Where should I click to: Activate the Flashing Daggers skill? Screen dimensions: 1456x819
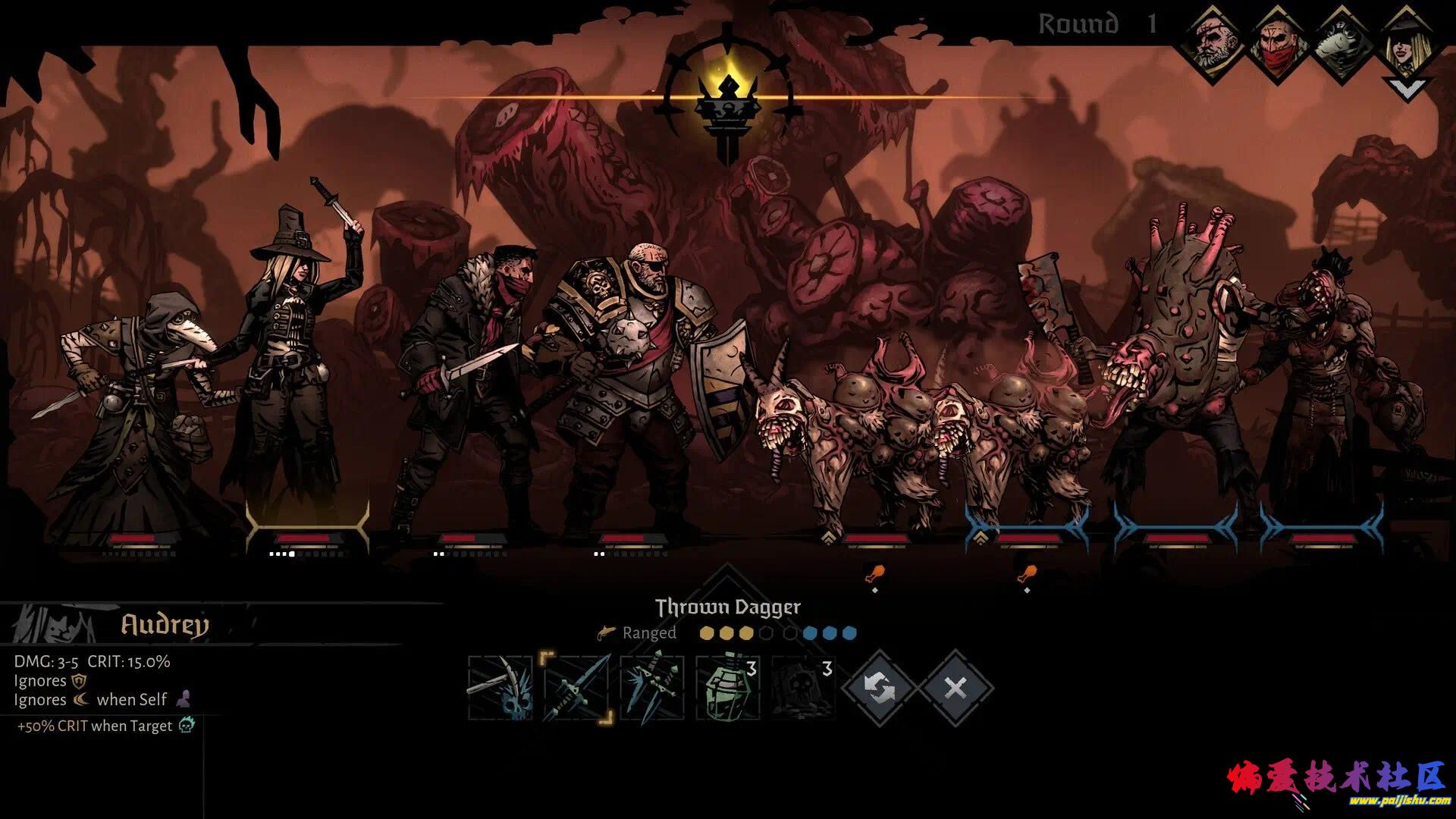[x=651, y=688]
